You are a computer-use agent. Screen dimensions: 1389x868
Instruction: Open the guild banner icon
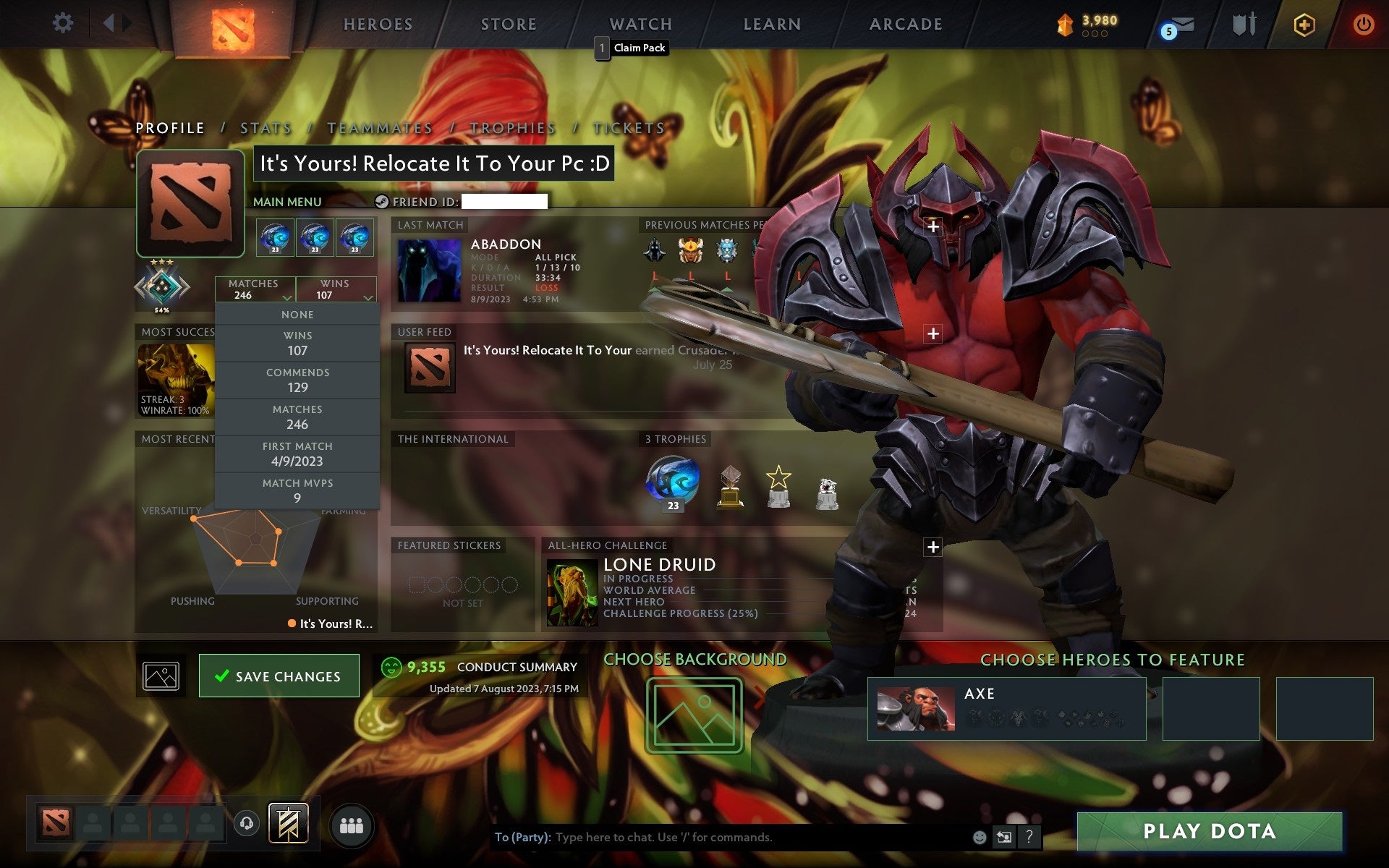pos(287,822)
